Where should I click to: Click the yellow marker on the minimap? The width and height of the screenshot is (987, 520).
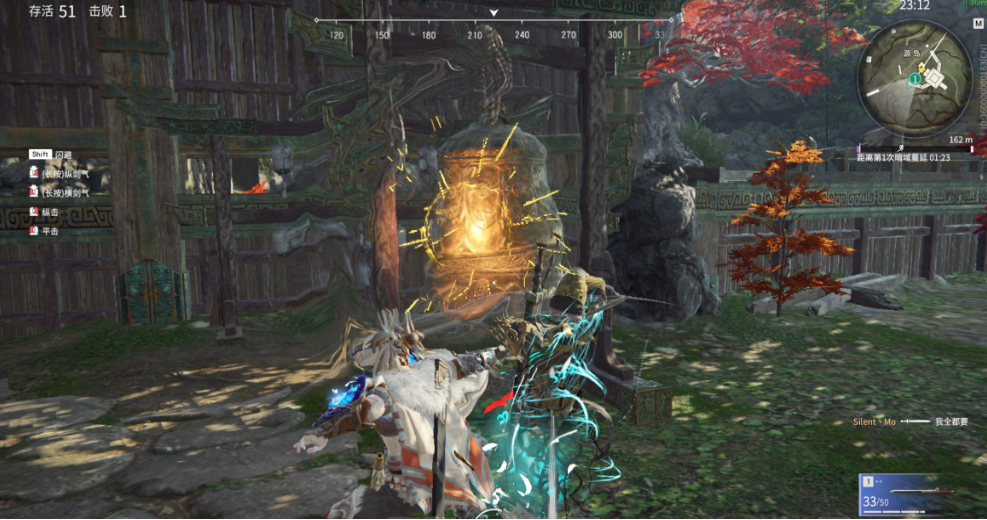[920, 68]
